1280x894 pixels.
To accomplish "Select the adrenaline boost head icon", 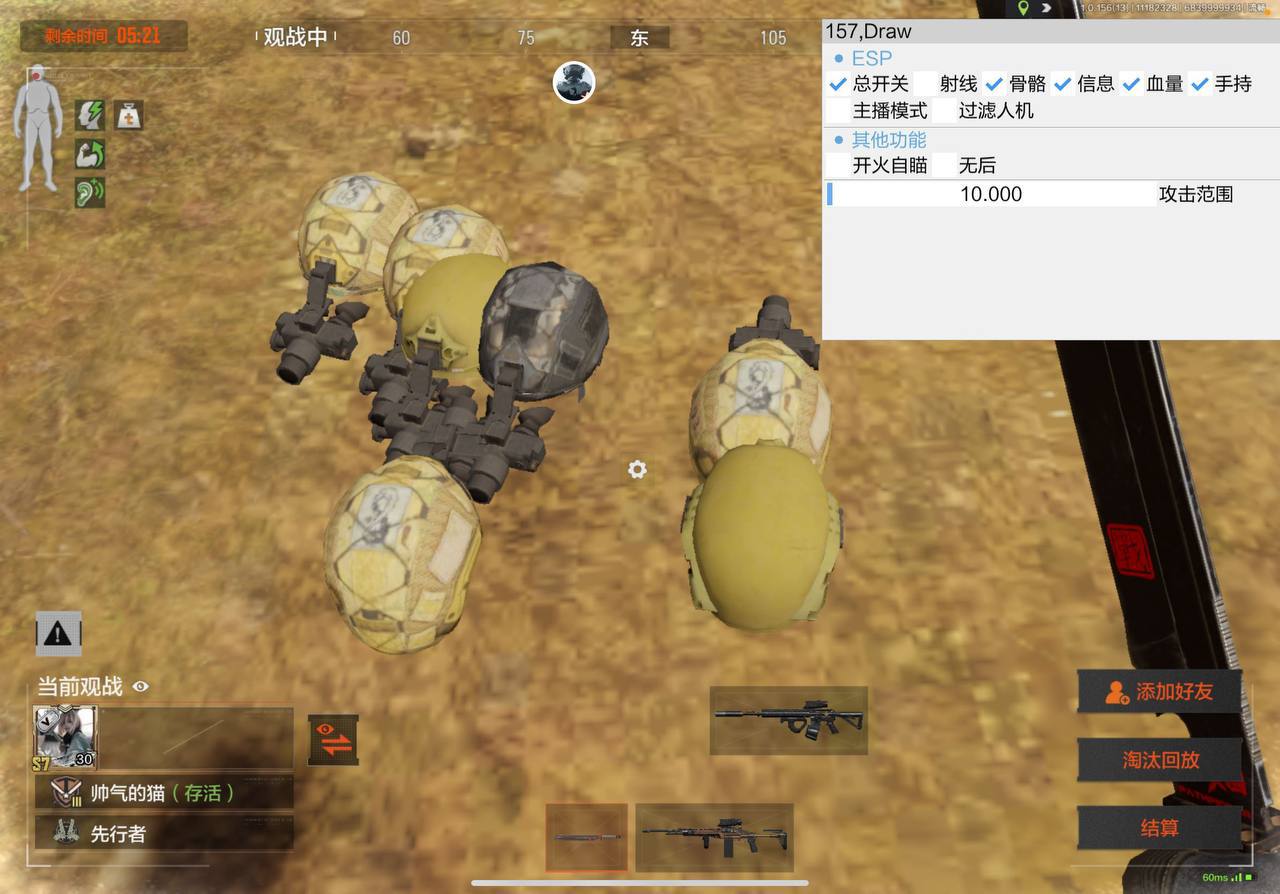I will tap(88, 116).
